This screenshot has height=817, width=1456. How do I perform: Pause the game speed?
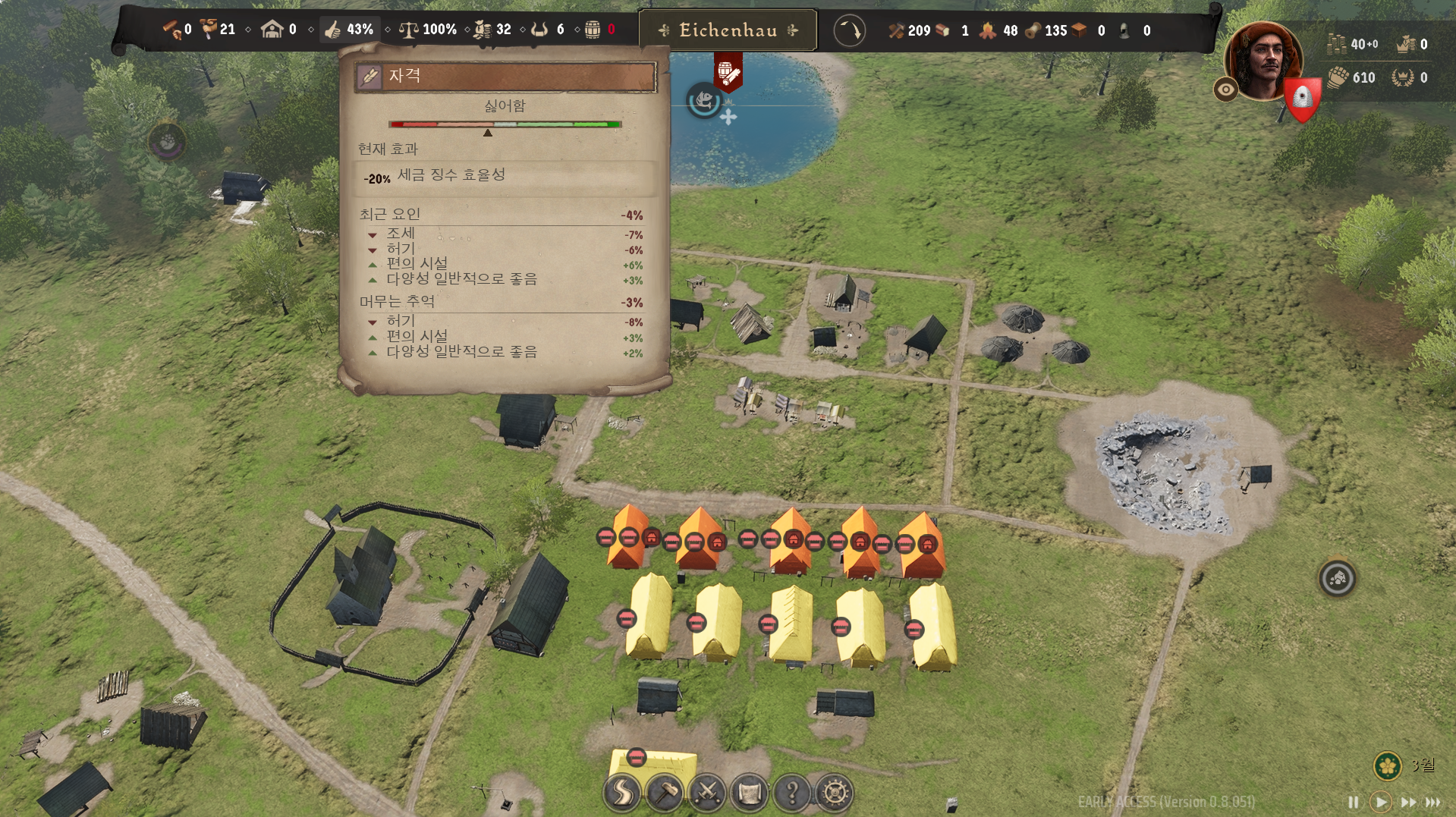[1353, 802]
